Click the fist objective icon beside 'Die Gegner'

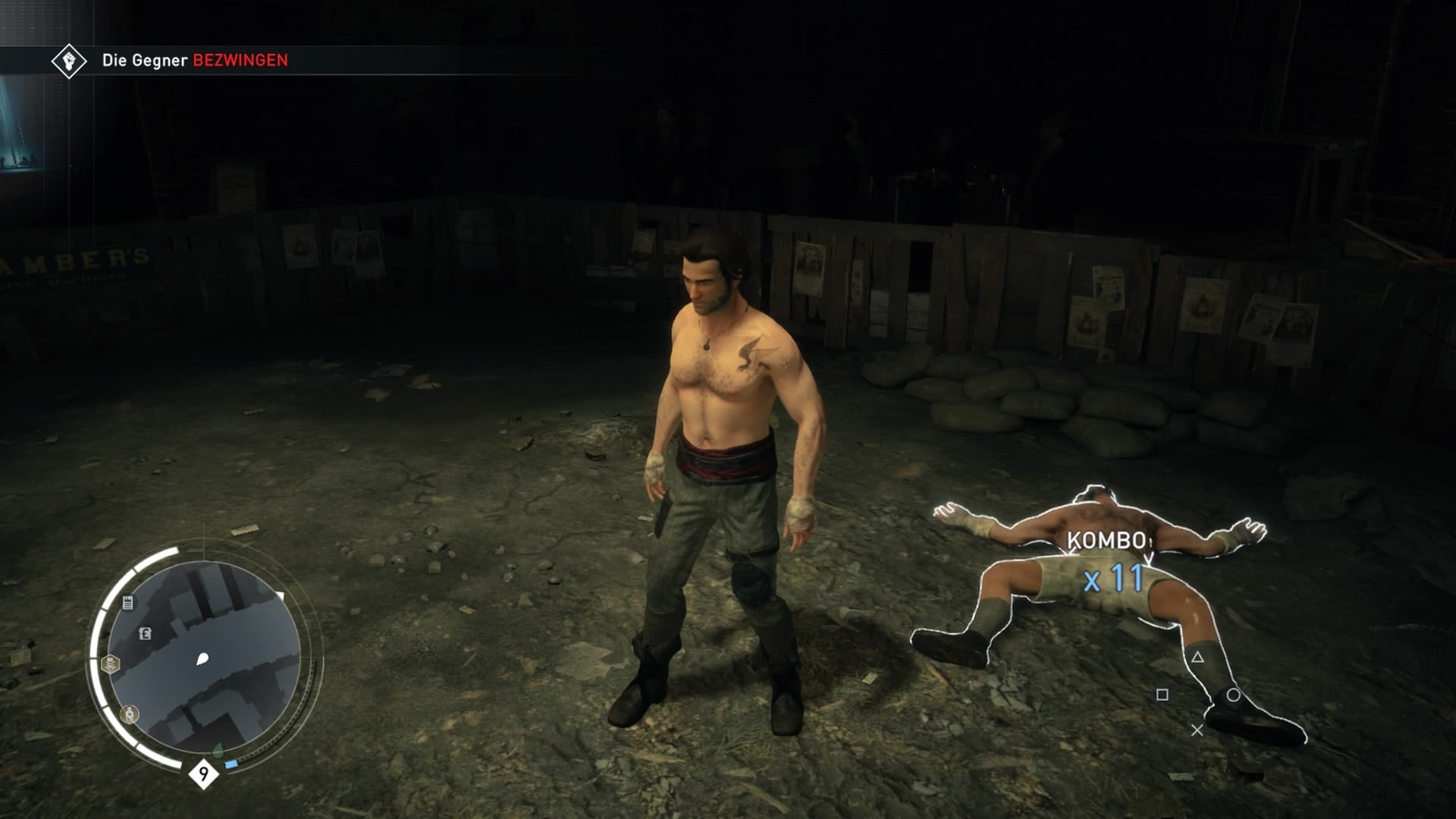point(68,61)
